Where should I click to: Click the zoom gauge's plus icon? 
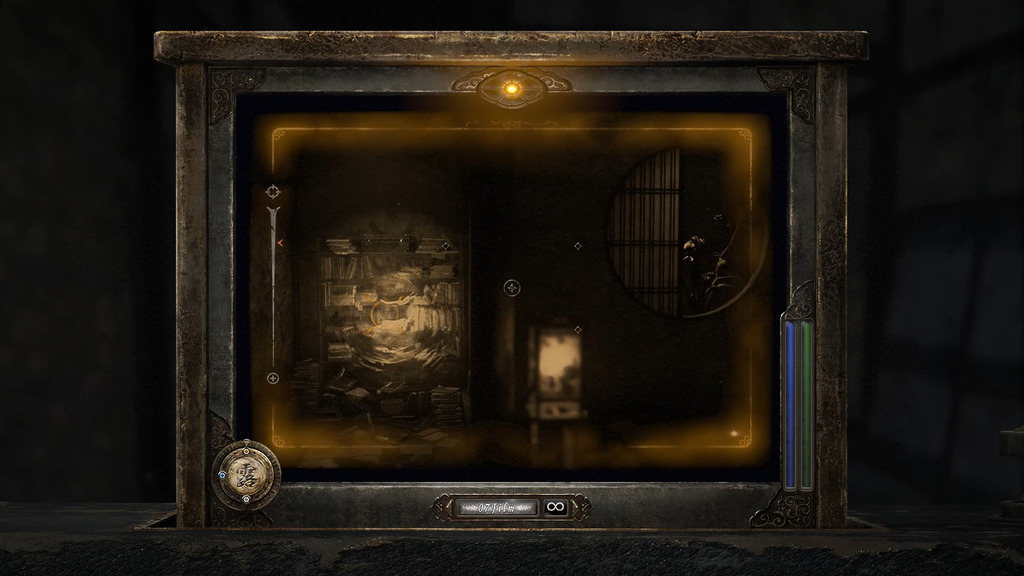click(x=273, y=378)
